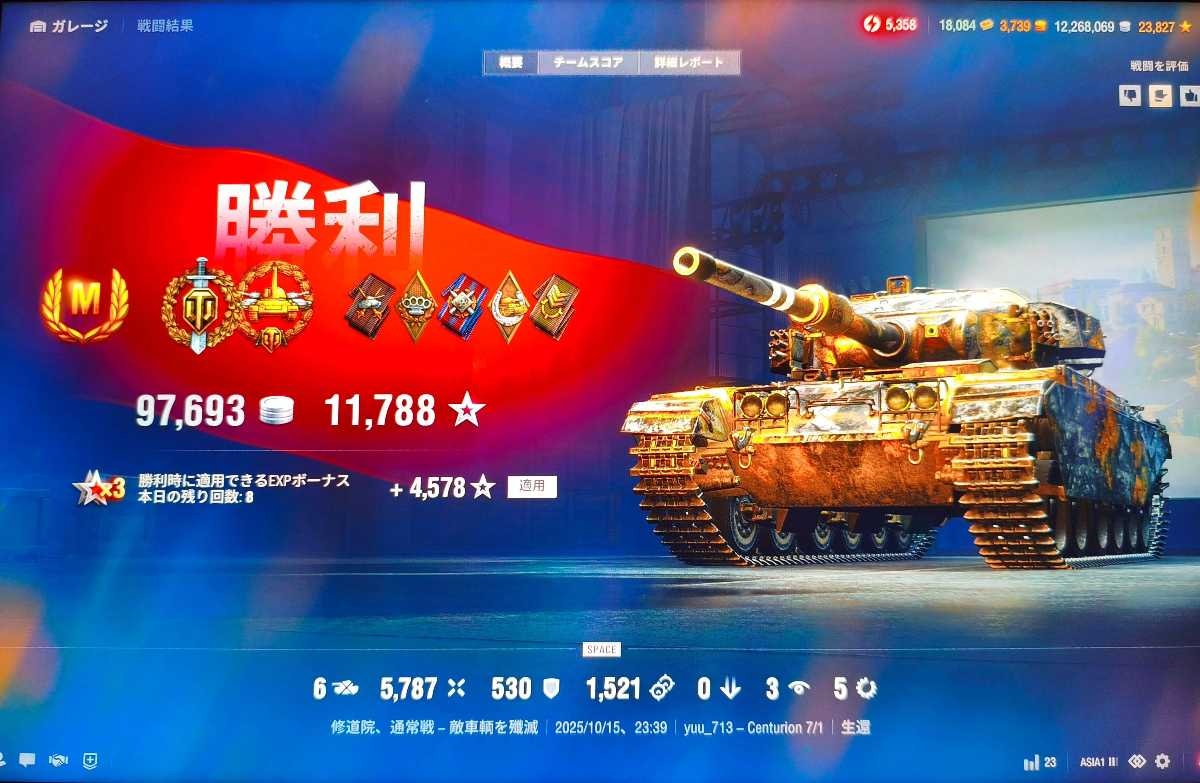Rate the battle with thumbs down
This screenshot has width=1200, height=783.
pyautogui.click(x=1130, y=95)
